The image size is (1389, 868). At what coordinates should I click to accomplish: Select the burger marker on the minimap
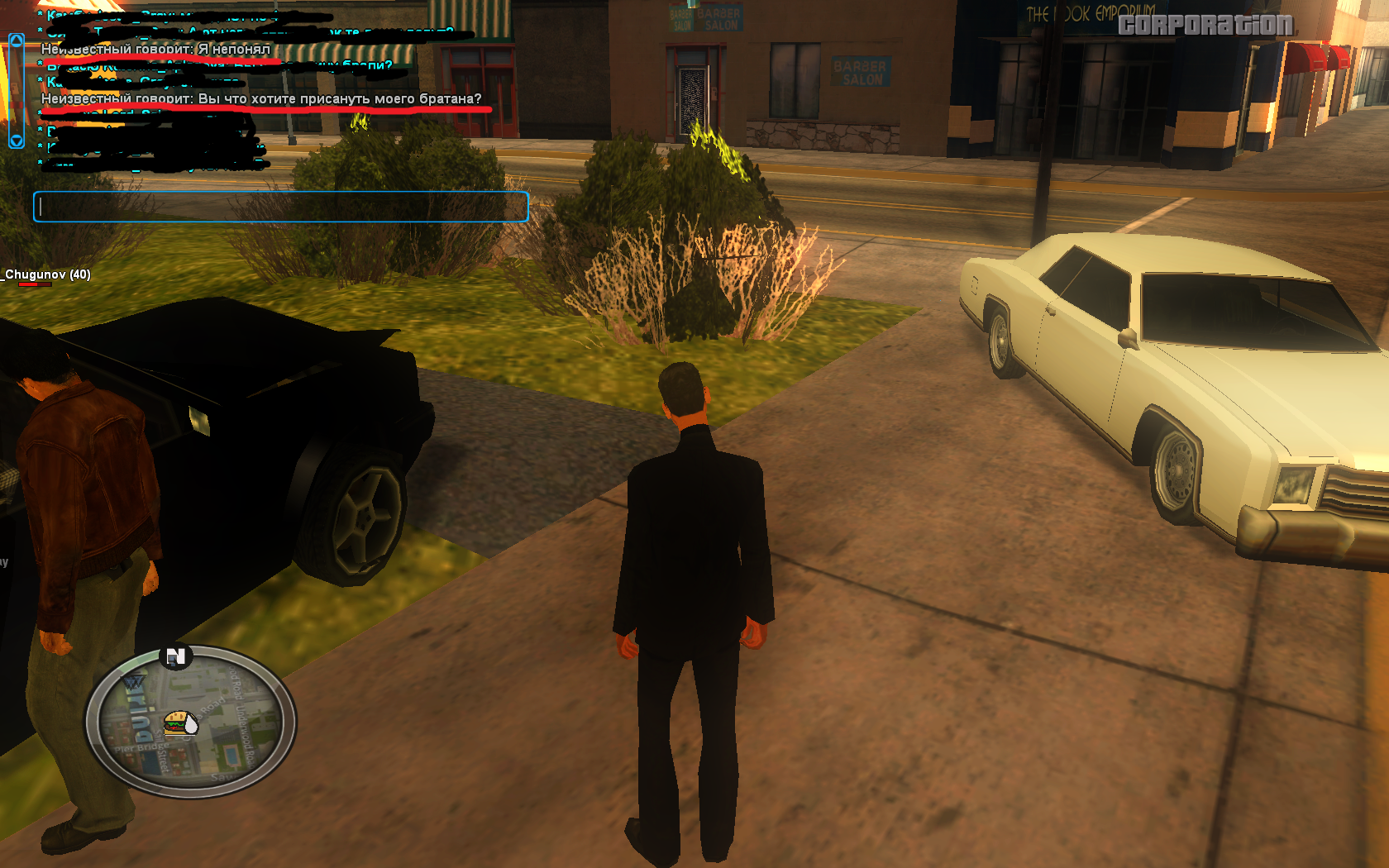pyautogui.click(x=175, y=723)
